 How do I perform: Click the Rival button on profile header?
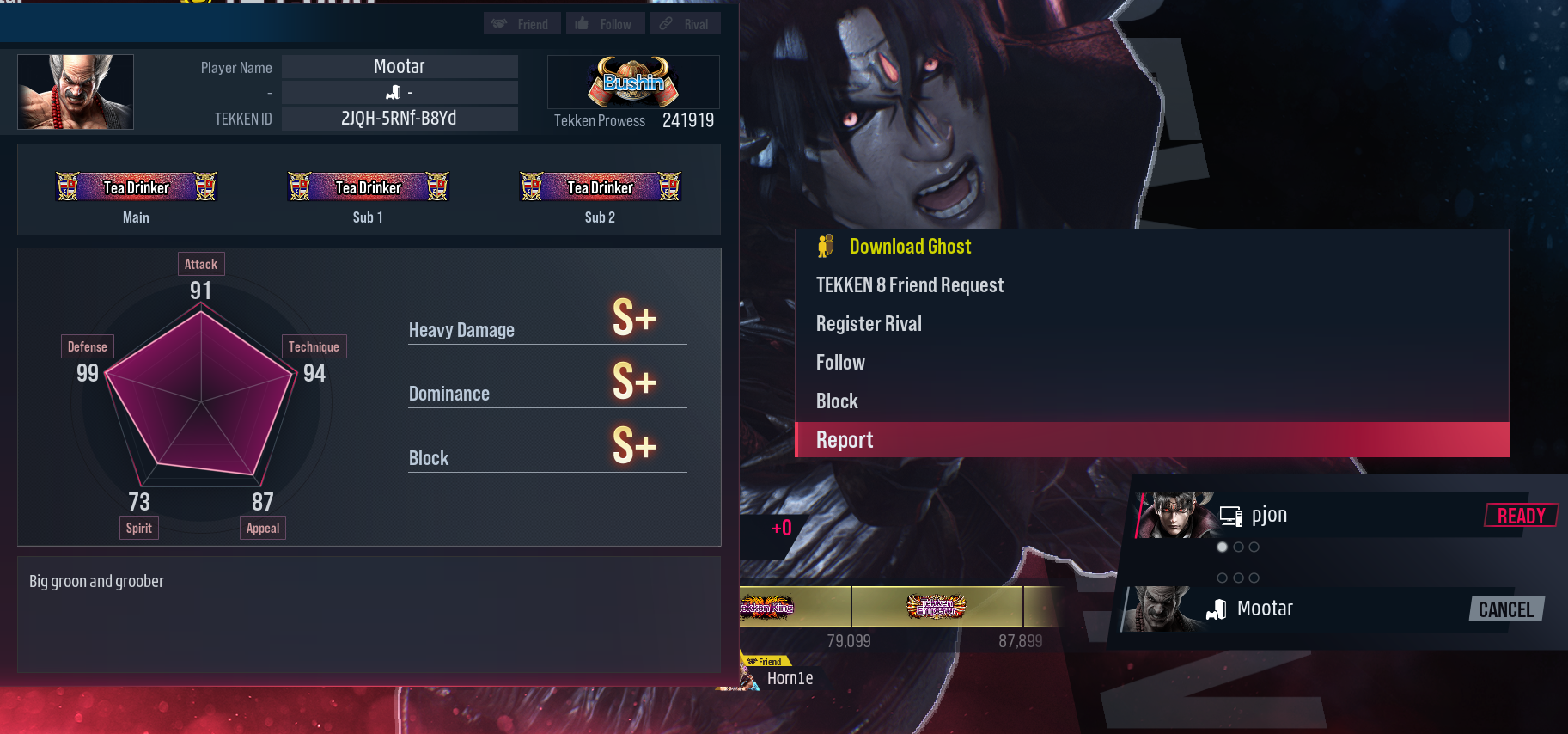tap(685, 24)
